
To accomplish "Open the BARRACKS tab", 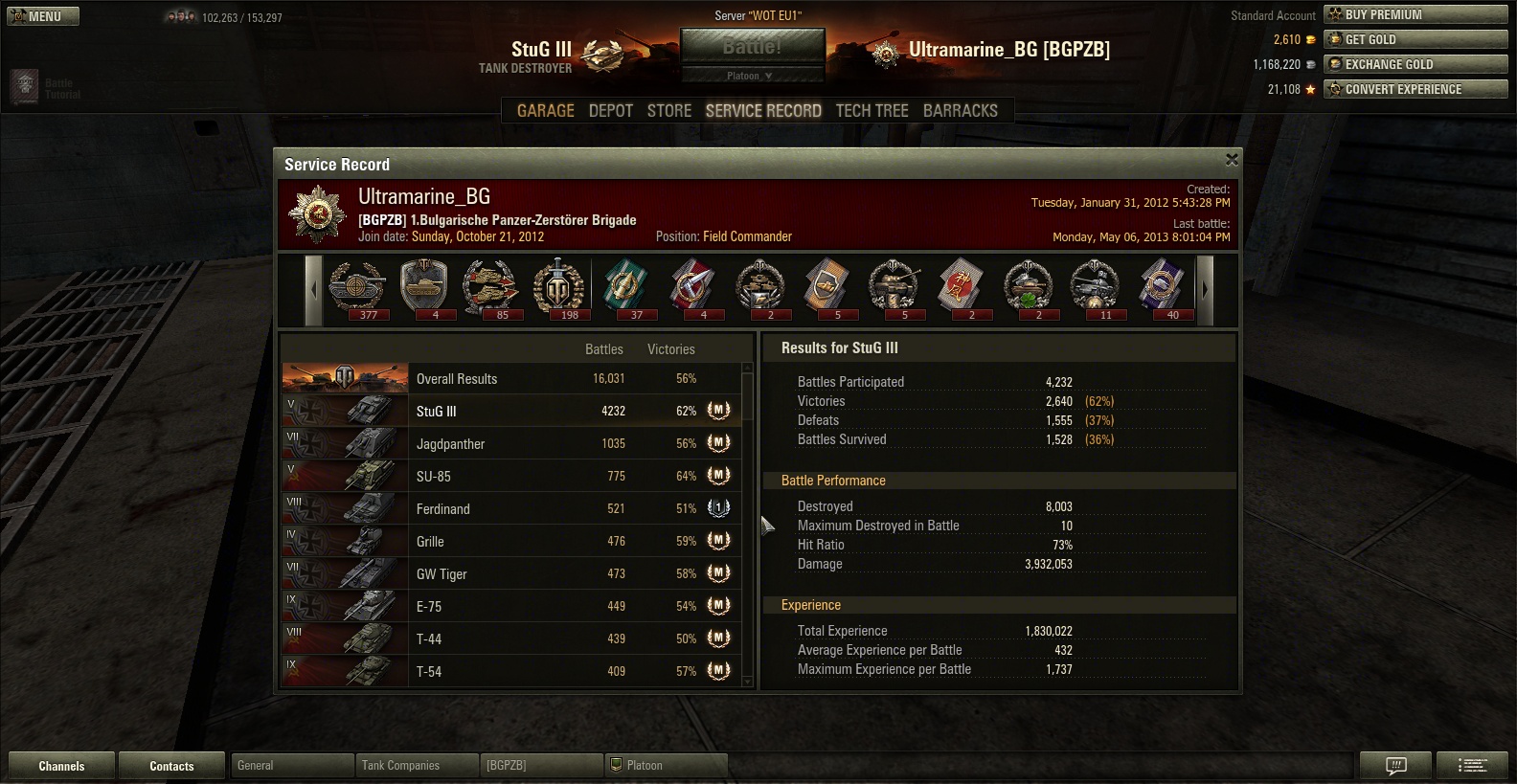I will pos(961,111).
